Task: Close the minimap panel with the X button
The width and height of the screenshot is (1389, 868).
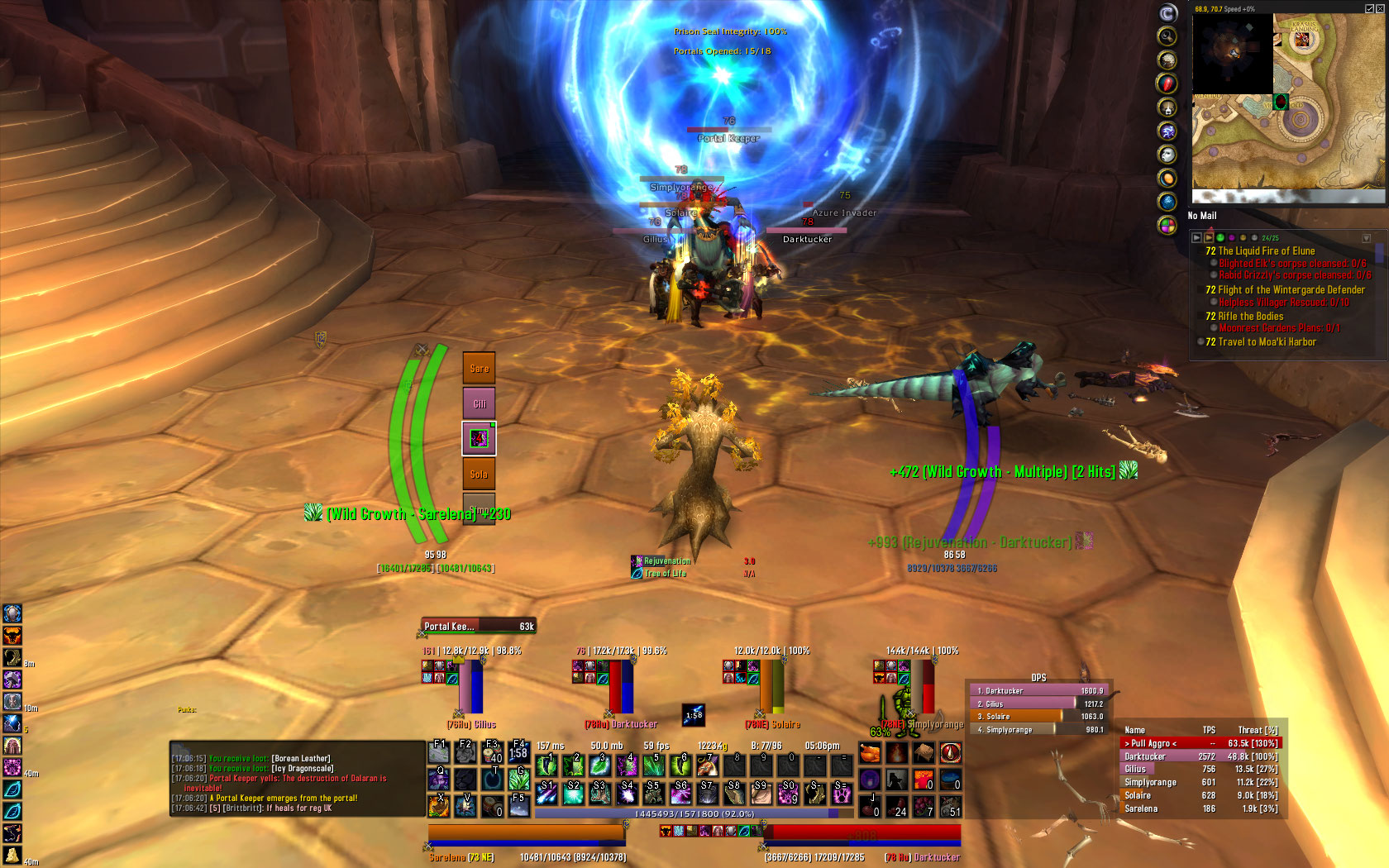Action: click(x=1381, y=8)
